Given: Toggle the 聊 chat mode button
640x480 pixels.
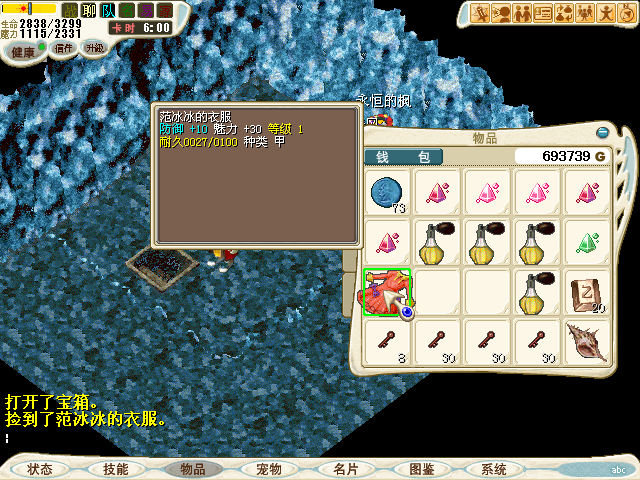Looking at the screenshot, I should click(88, 11).
